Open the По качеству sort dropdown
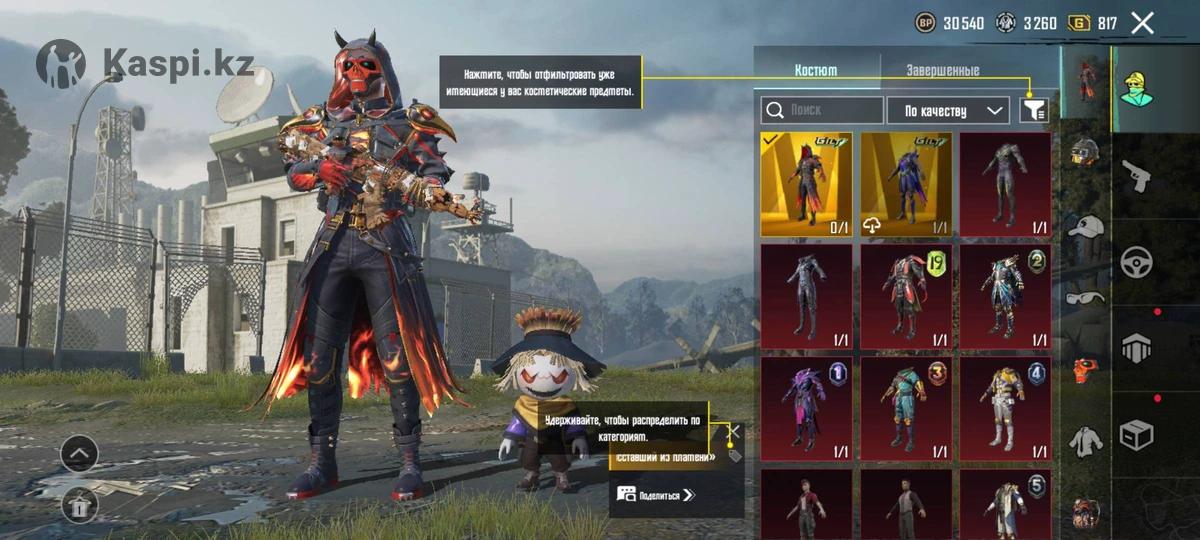Screen dimensions: 1200x540 click(x=948, y=110)
